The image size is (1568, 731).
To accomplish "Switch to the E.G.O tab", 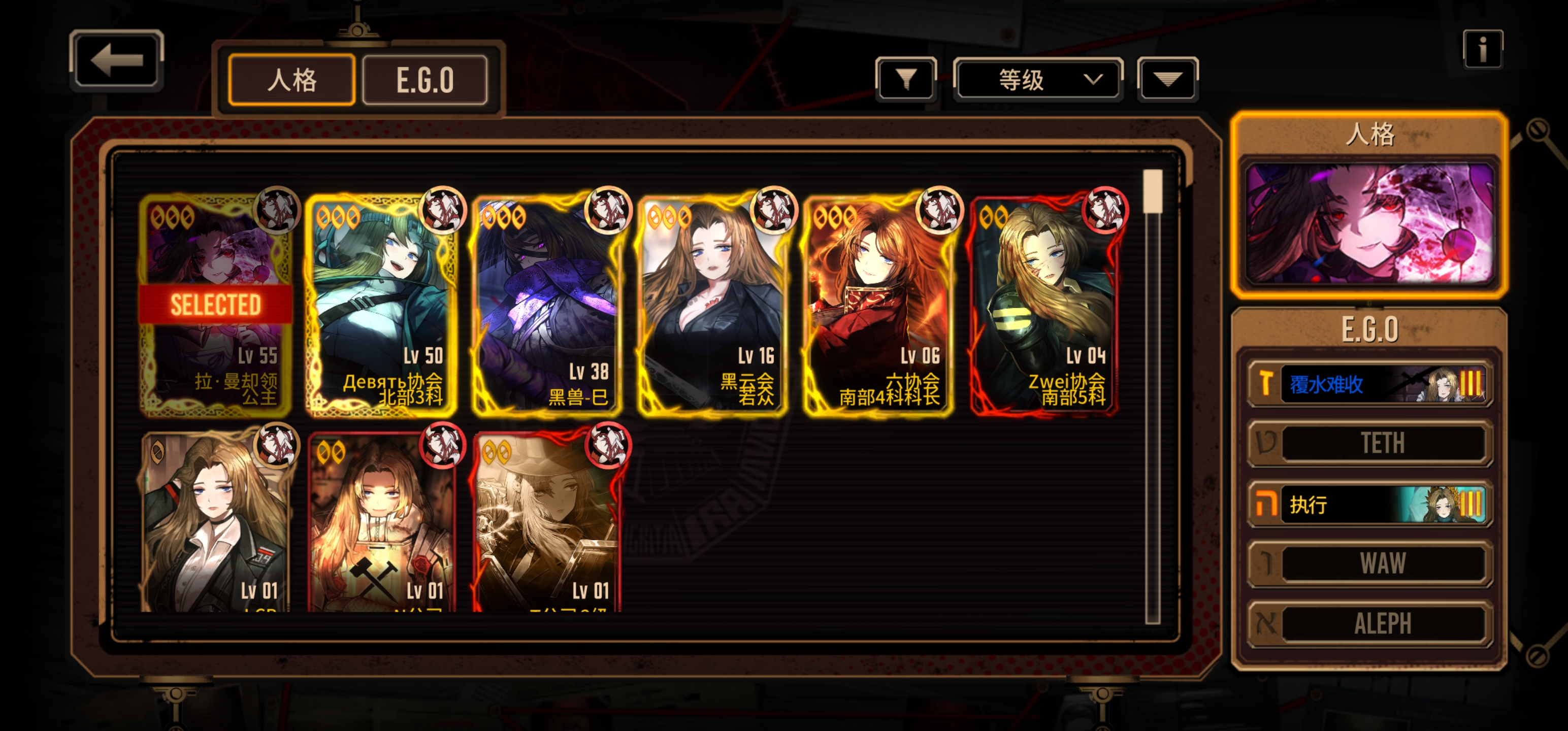I will click(425, 80).
